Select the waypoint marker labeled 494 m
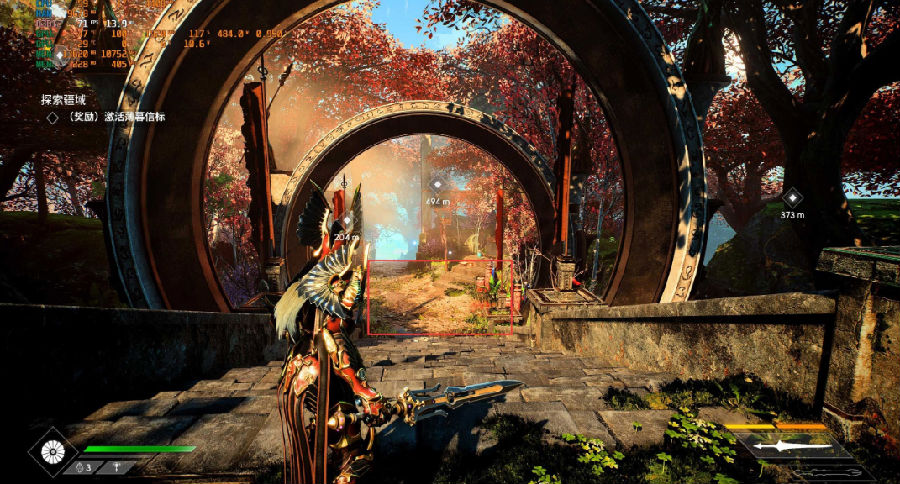Image resolution: width=900 pixels, height=484 pixels. pyautogui.click(x=437, y=185)
